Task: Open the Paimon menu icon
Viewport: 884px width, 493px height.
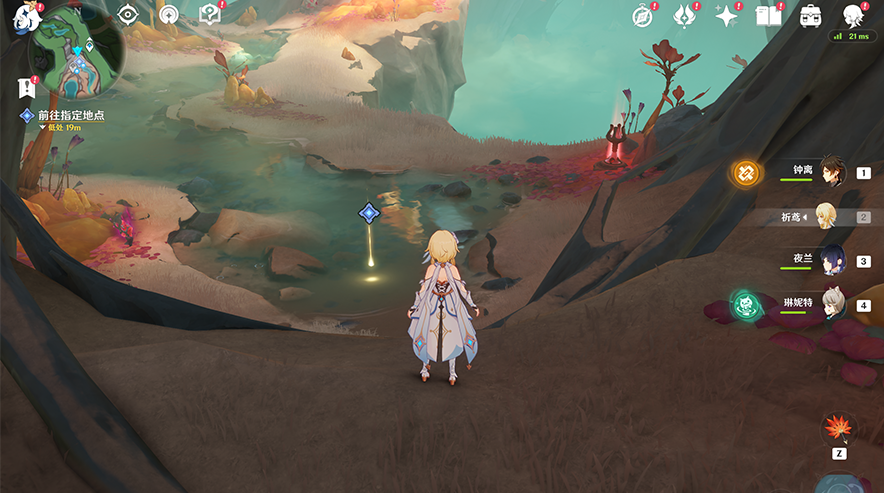Action: 21,15
